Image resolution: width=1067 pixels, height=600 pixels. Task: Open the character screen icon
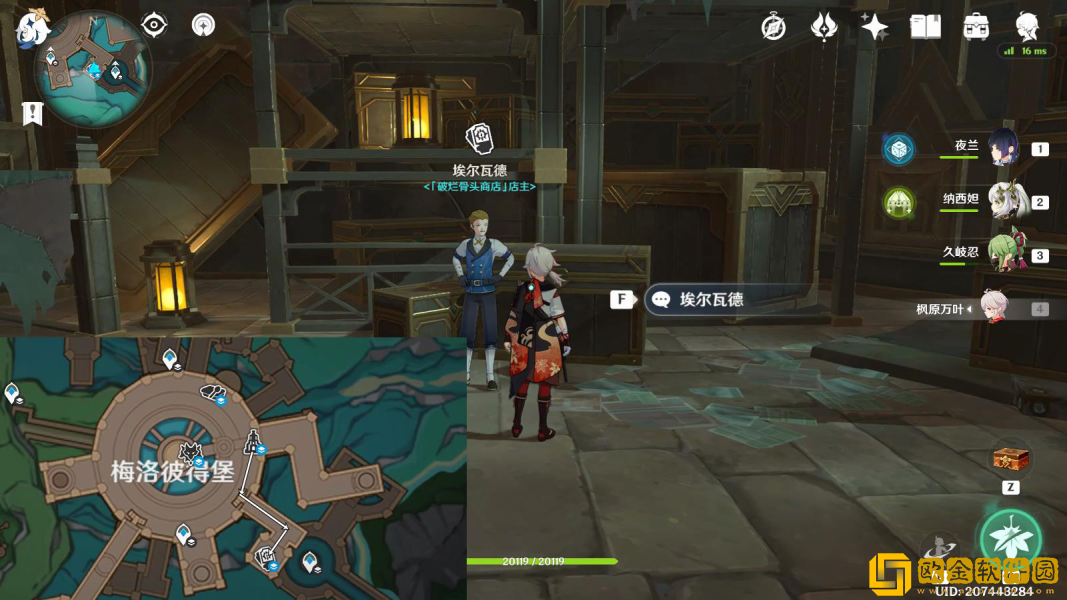[x=1027, y=25]
